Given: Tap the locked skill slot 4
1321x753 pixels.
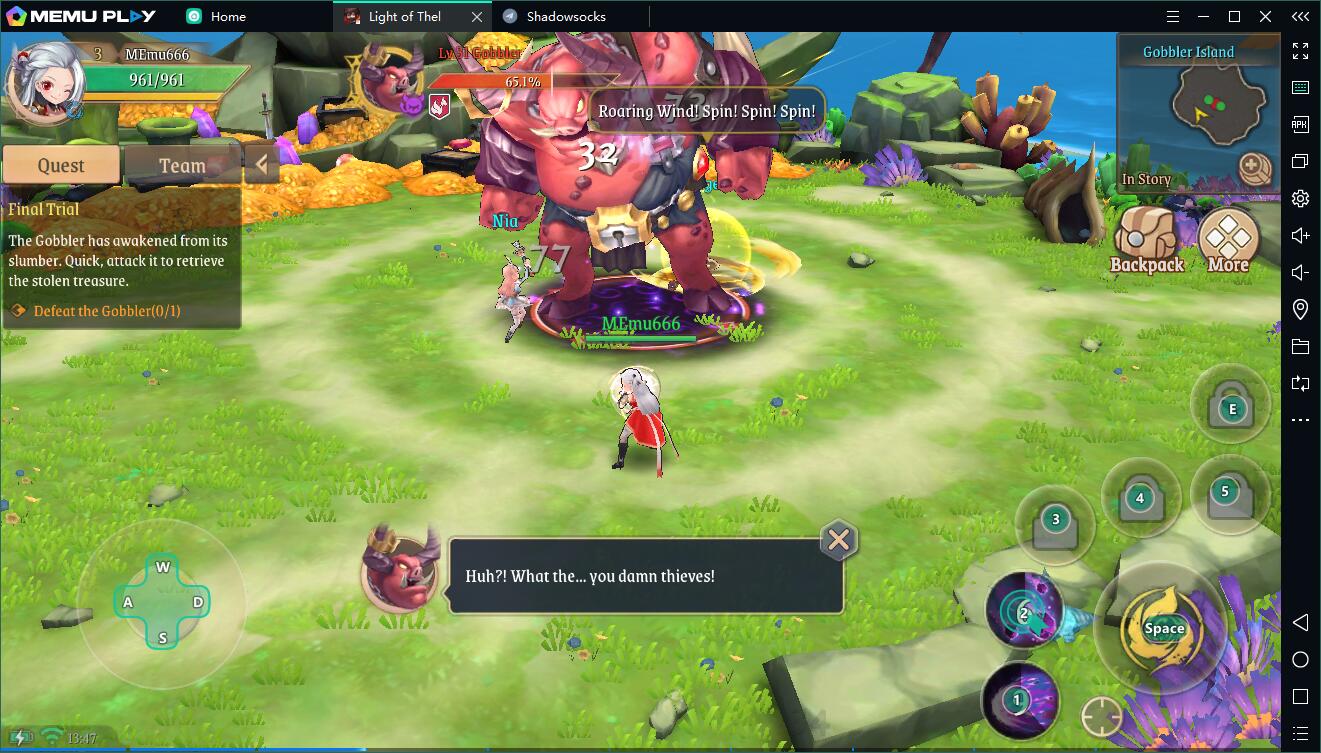Looking at the screenshot, I should point(1140,499).
